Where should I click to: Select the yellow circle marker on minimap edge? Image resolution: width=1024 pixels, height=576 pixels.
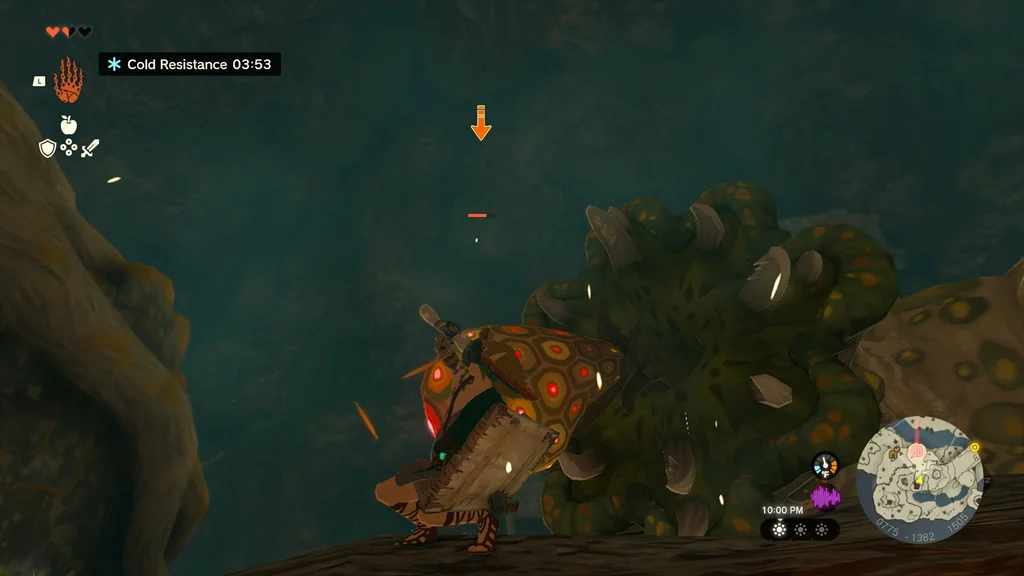tap(974, 447)
